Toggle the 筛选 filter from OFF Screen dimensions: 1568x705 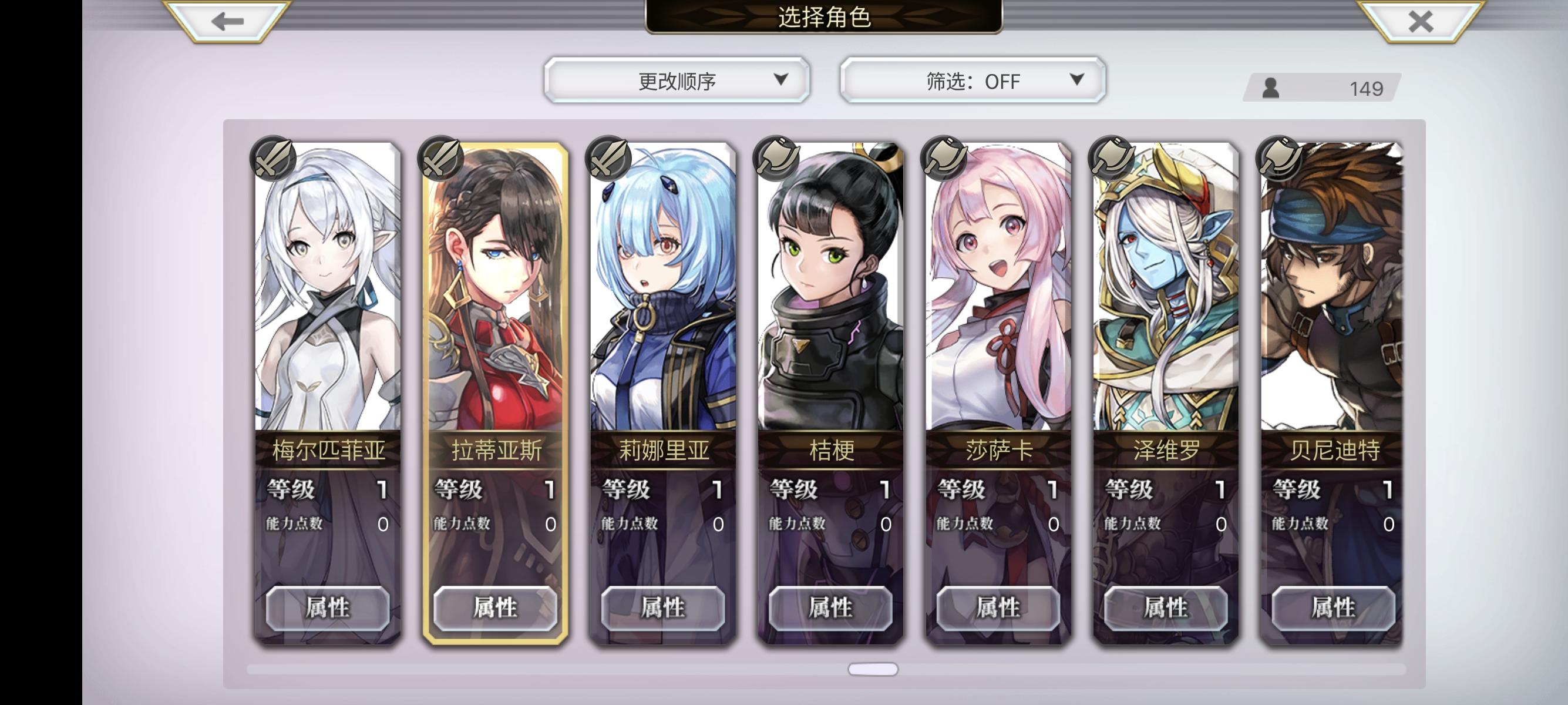click(x=970, y=80)
